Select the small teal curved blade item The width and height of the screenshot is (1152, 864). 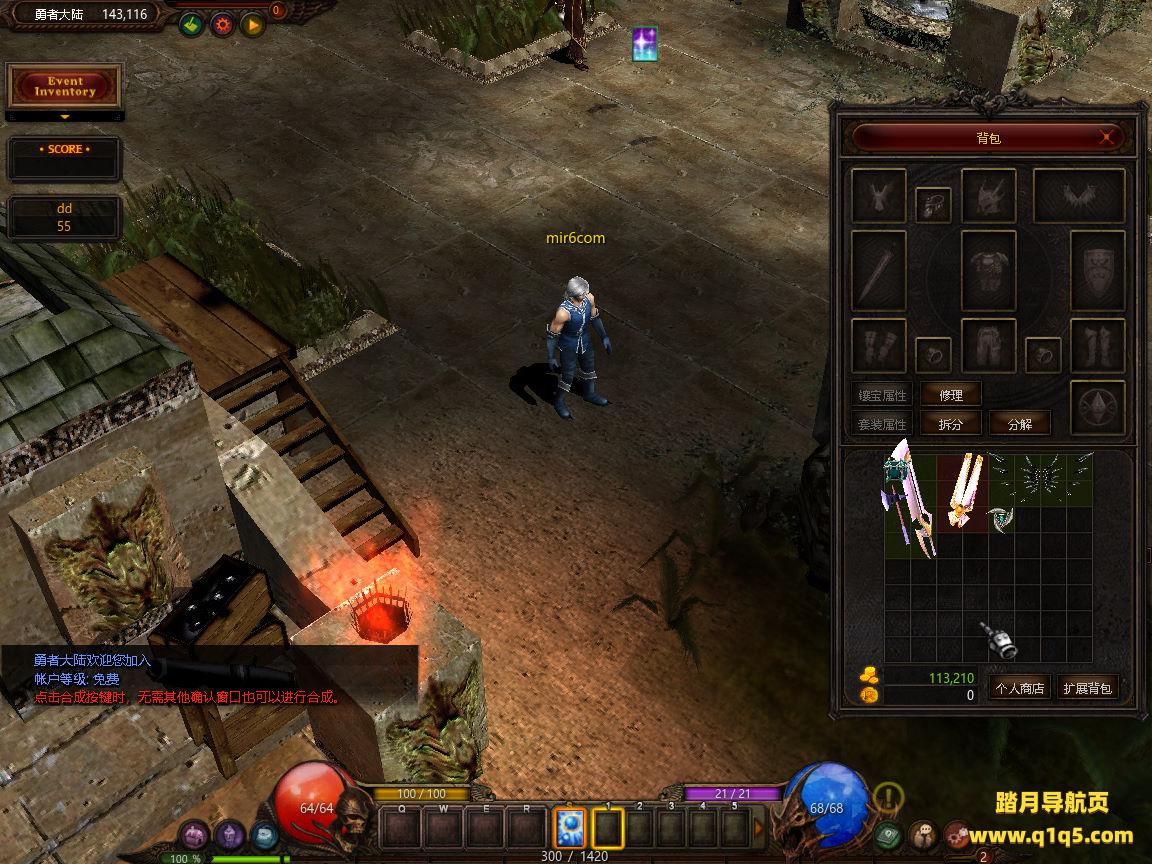click(1001, 518)
